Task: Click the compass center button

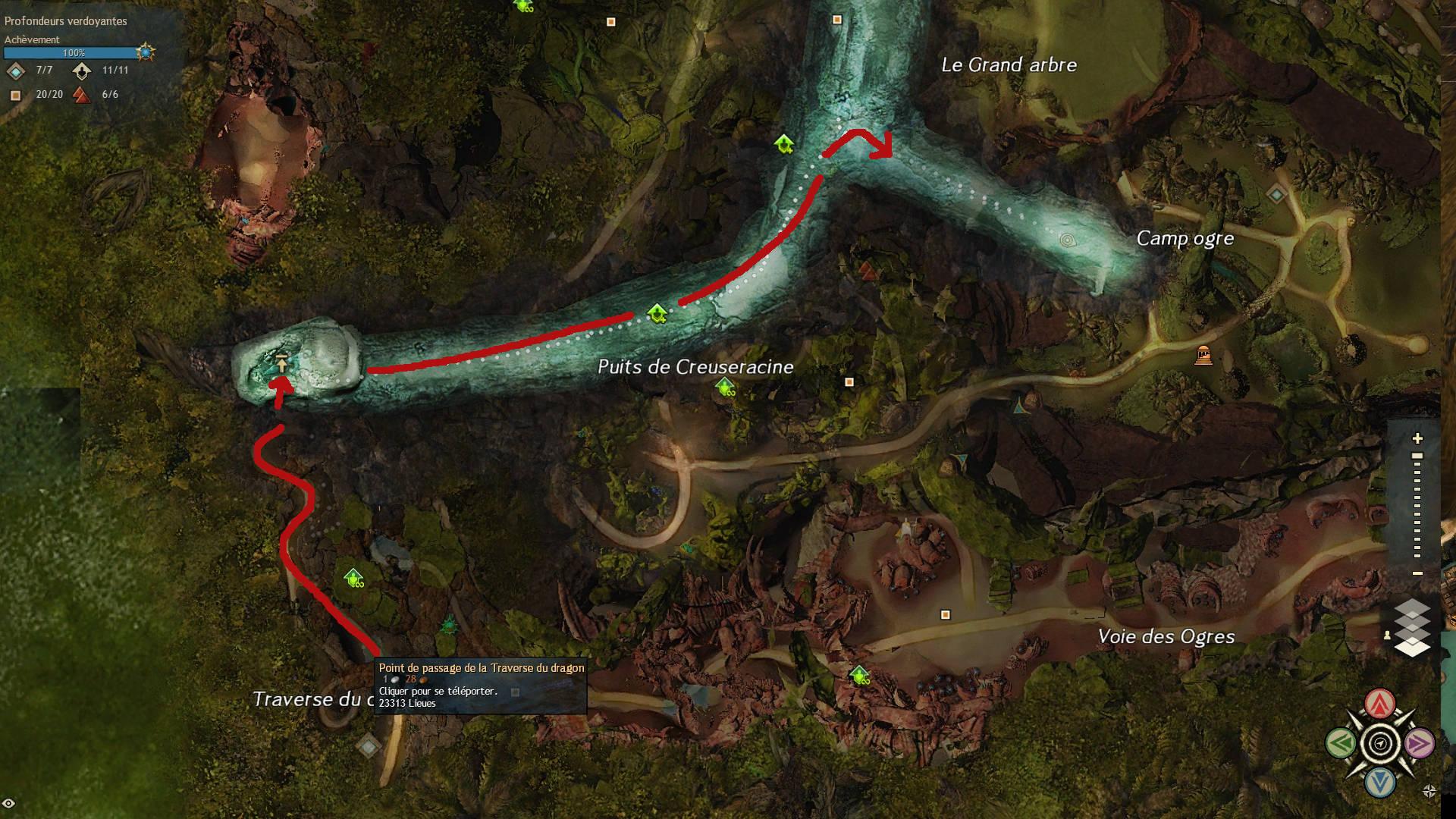Action: (x=1380, y=743)
